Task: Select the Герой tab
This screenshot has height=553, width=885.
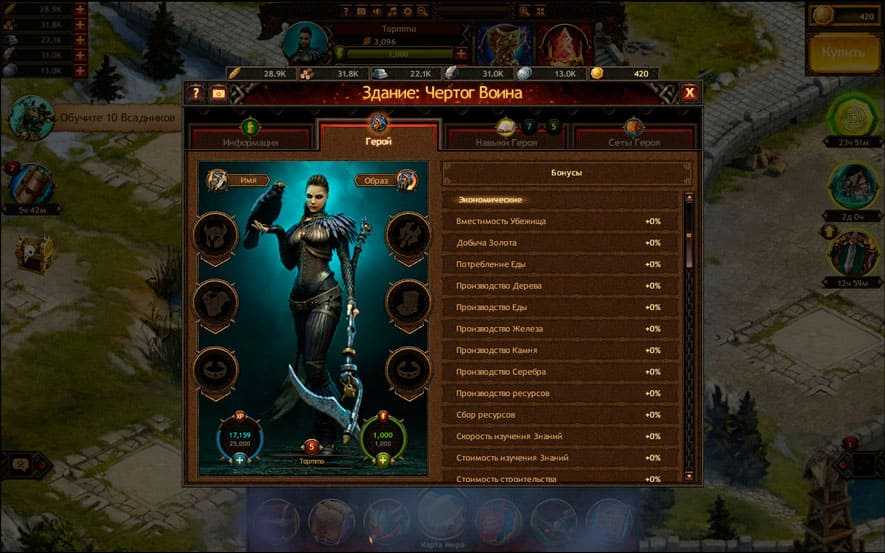Action: tap(378, 136)
